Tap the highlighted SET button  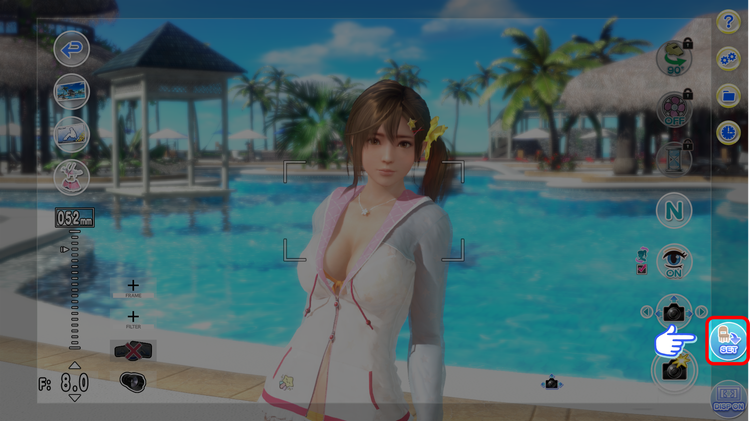[729, 340]
